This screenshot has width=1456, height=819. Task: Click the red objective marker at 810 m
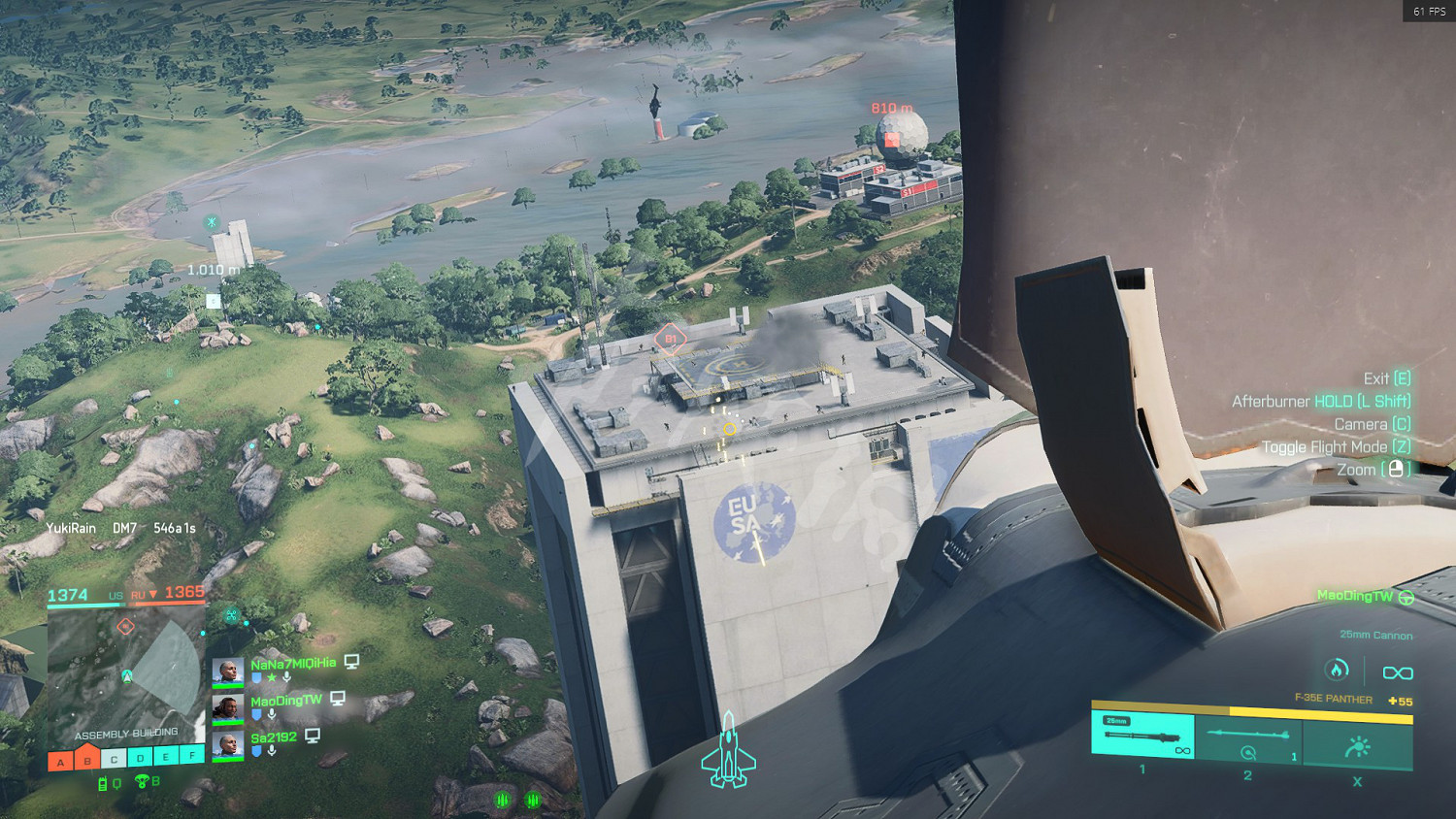pos(892,140)
